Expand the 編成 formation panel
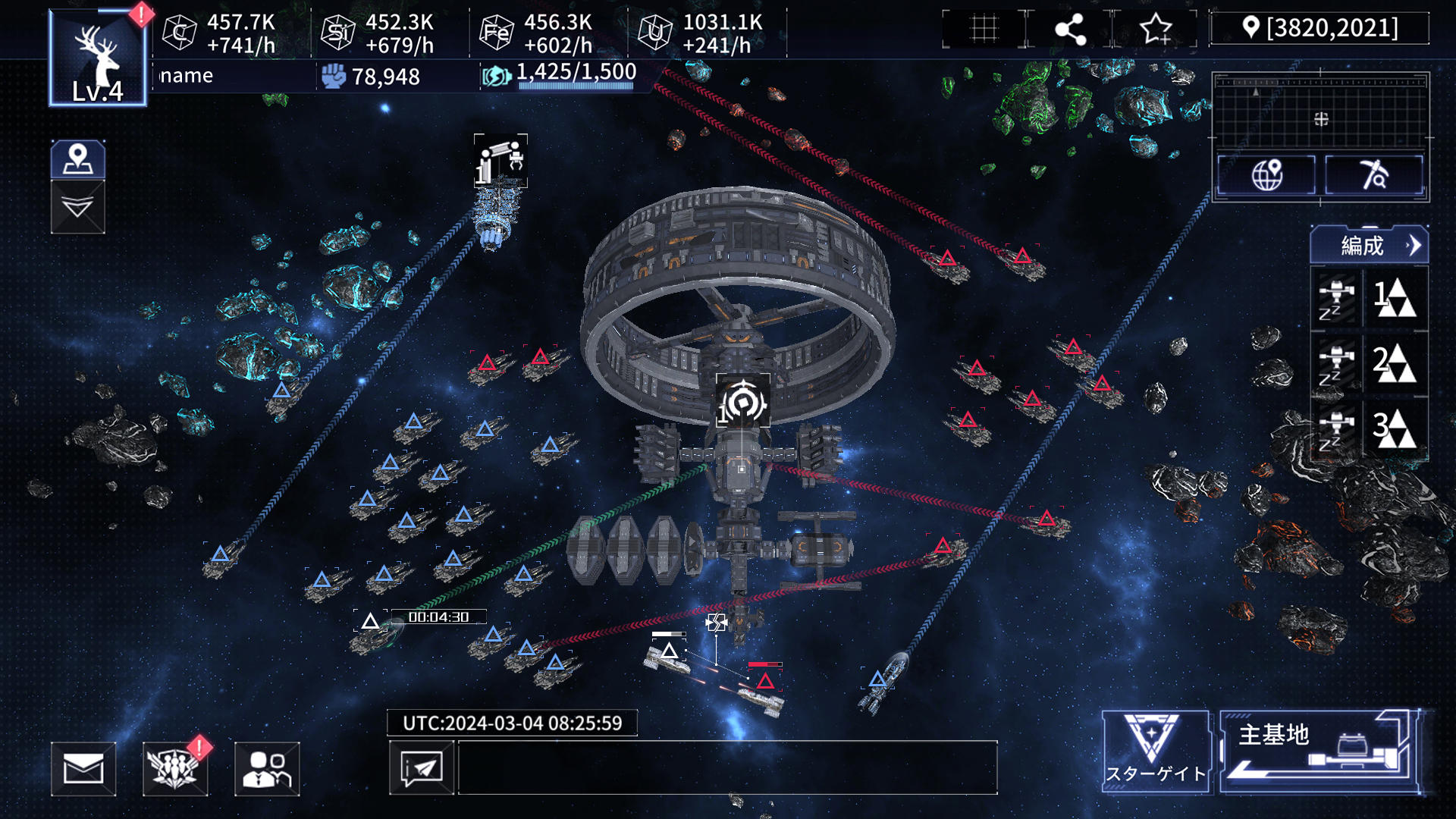Viewport: 1456px width, 819px height. pyautogui.click(x=1370, y=246)
